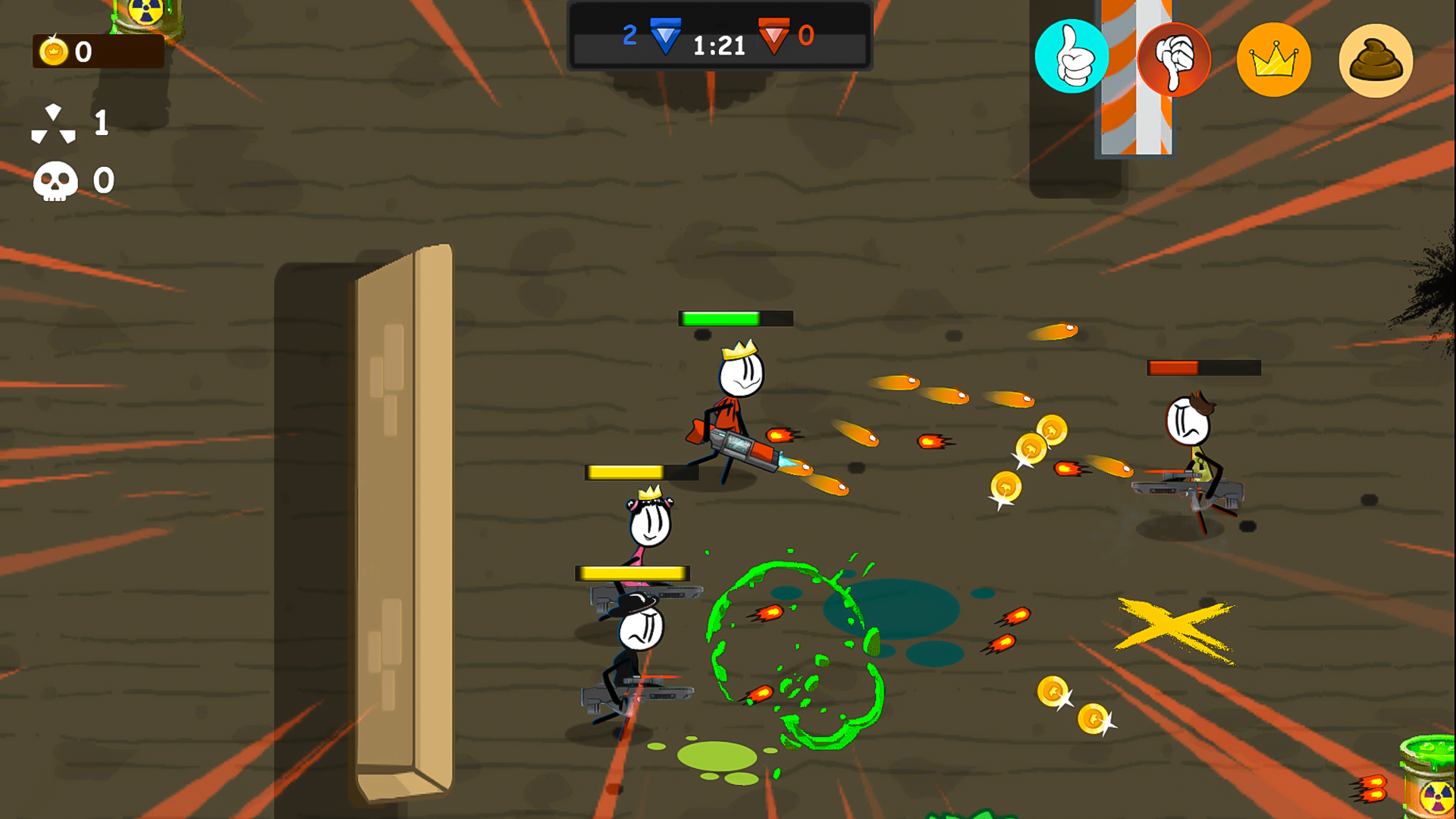
Task: Click the coin counter icon
Action: (x=52, y=52)
